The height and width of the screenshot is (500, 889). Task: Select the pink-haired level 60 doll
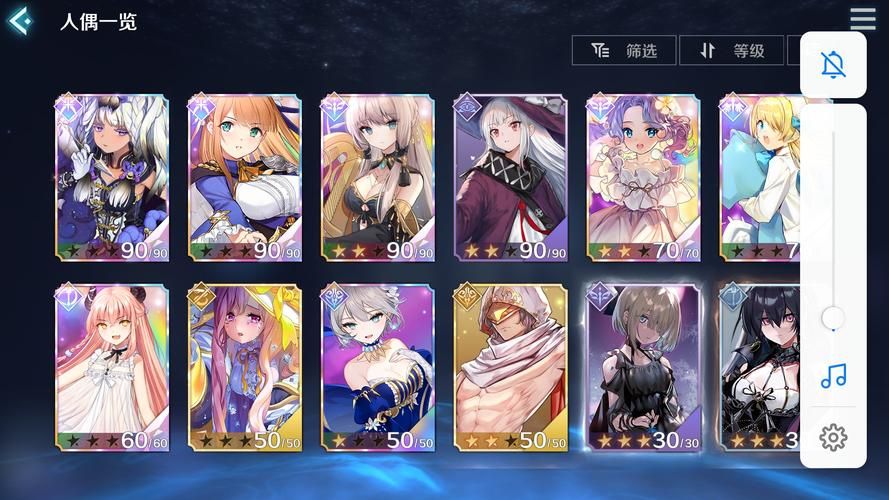point(112,367)
